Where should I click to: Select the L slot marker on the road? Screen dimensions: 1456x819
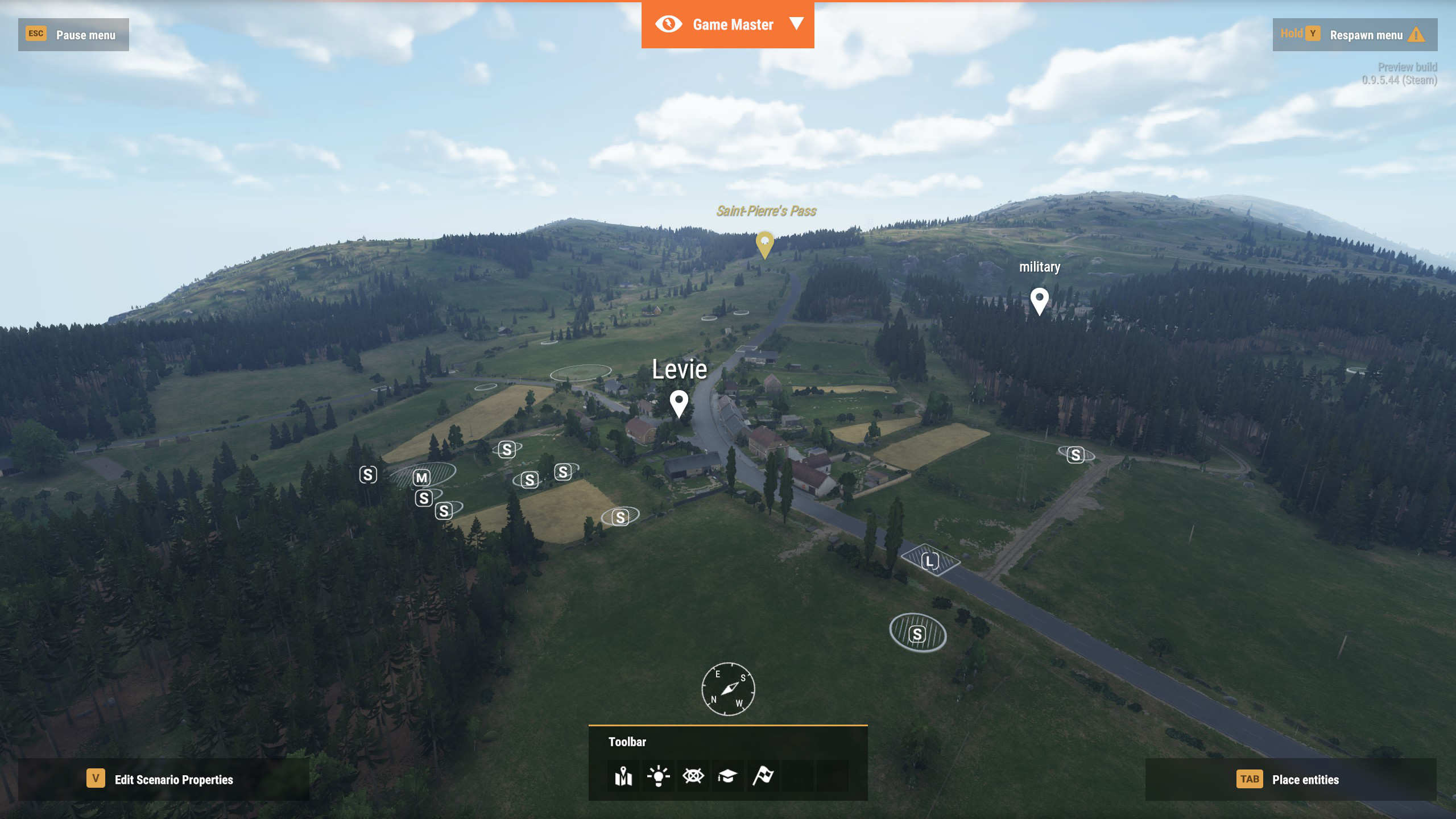(930, 561)
